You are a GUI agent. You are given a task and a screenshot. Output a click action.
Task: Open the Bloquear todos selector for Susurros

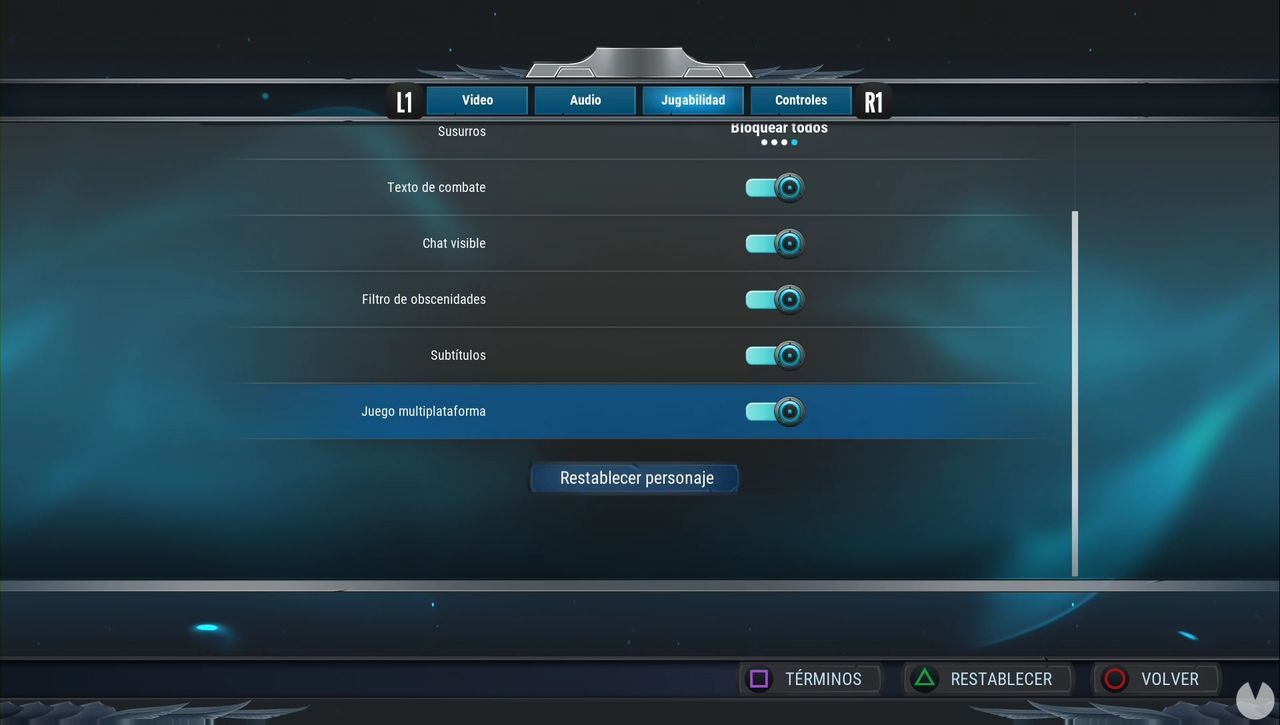(779, 128)
